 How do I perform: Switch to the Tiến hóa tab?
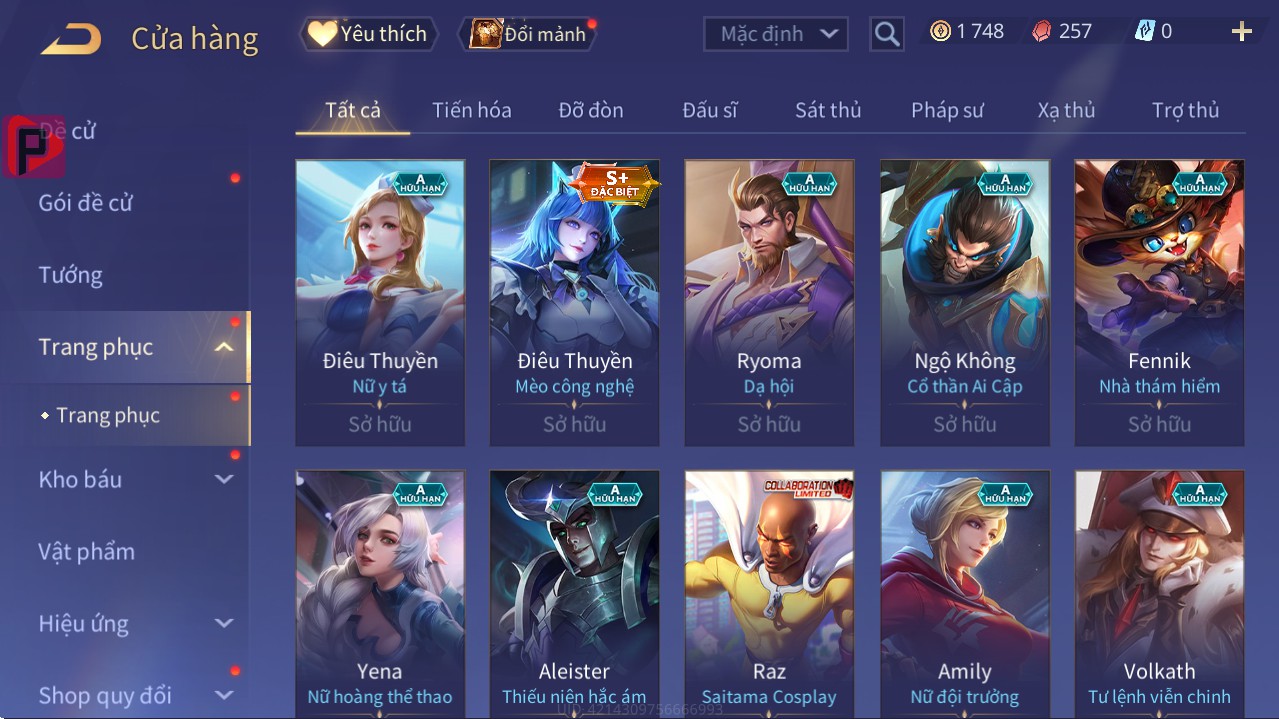[x=471, y=110]
